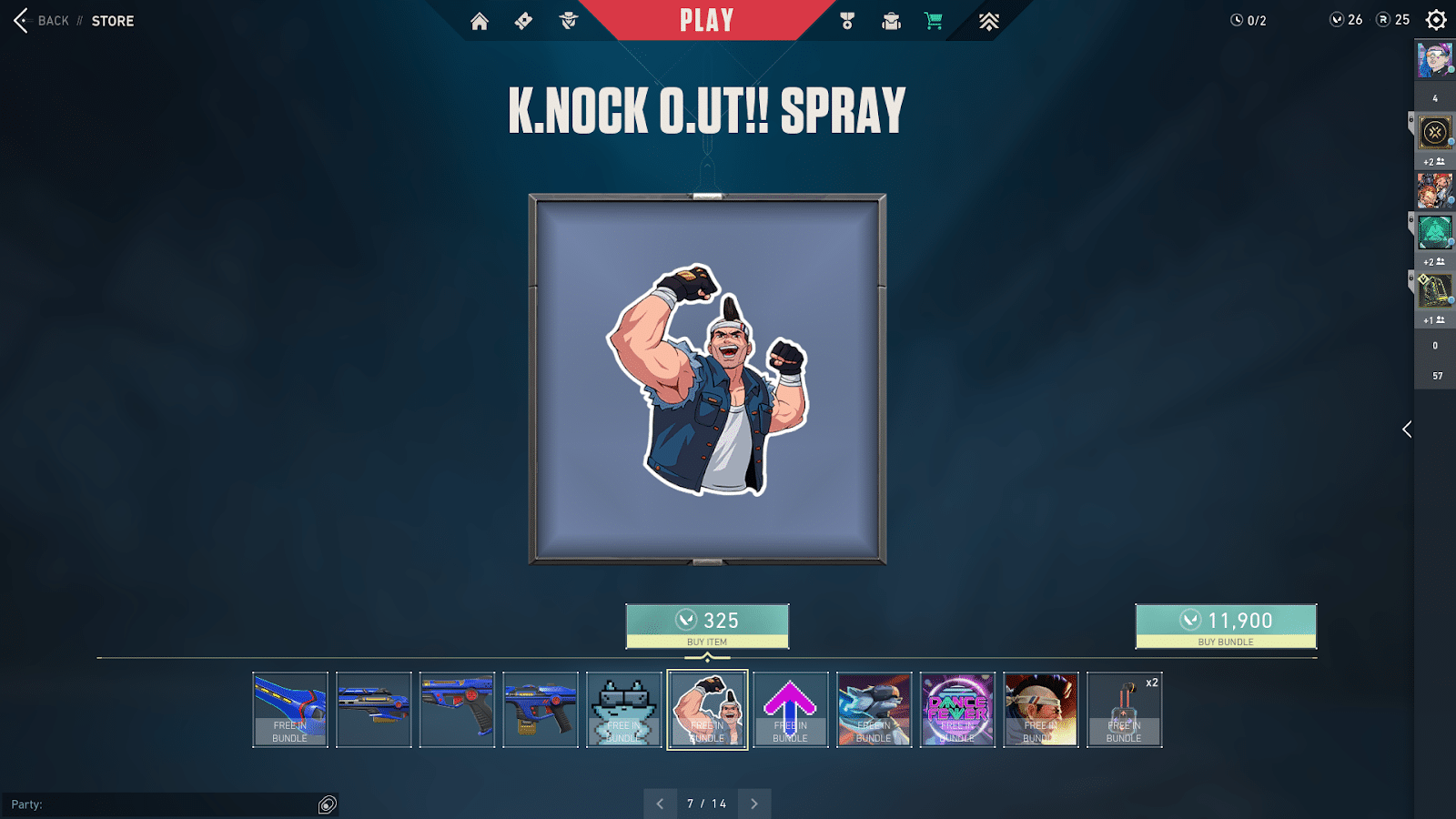Image resolution: width=1456 pixels, height=819 pixels.
Task: Go to the previous bundle item
Action: (x=660, y=804)
